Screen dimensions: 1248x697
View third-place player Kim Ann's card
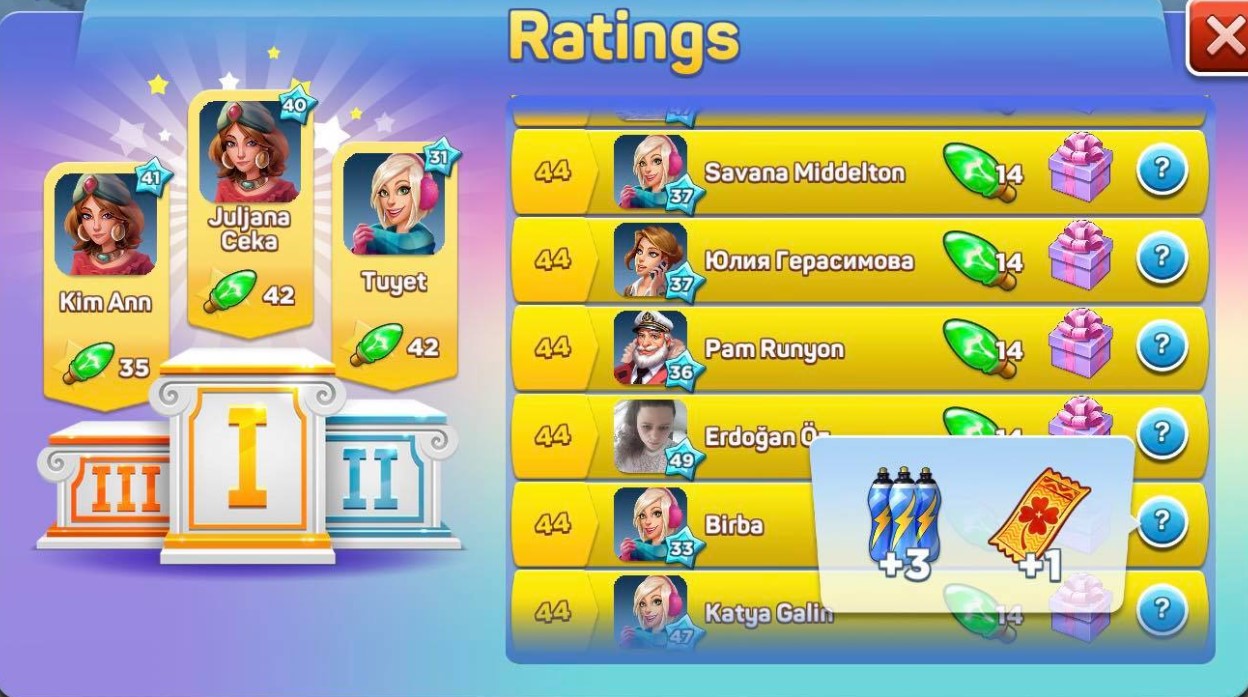pyautogui.click(x=105, y=280)
